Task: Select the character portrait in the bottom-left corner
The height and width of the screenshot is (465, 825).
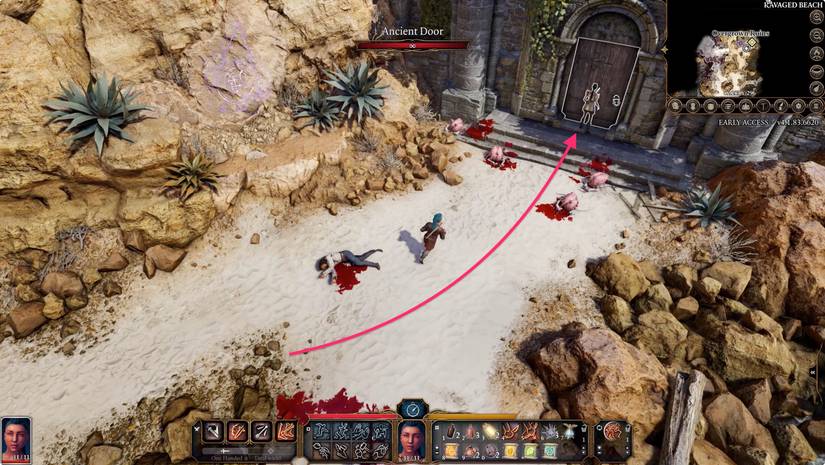Action: click(x=14, y=438)
